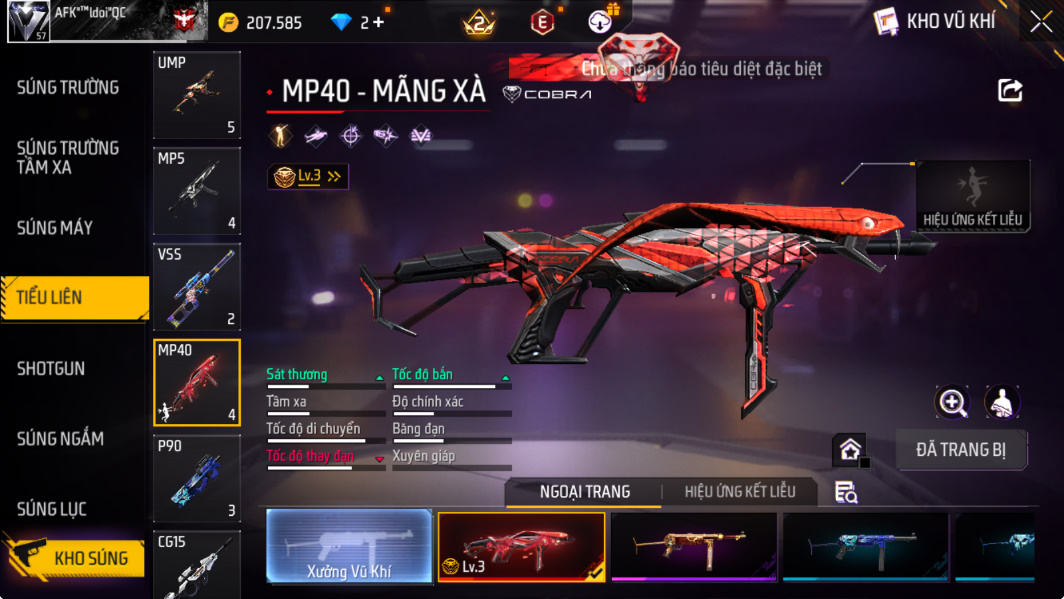Image resolution: width=1064 pixels, height=599 pixels.
Task: Select the Súng Trường category
Action: tap(68, 88)
